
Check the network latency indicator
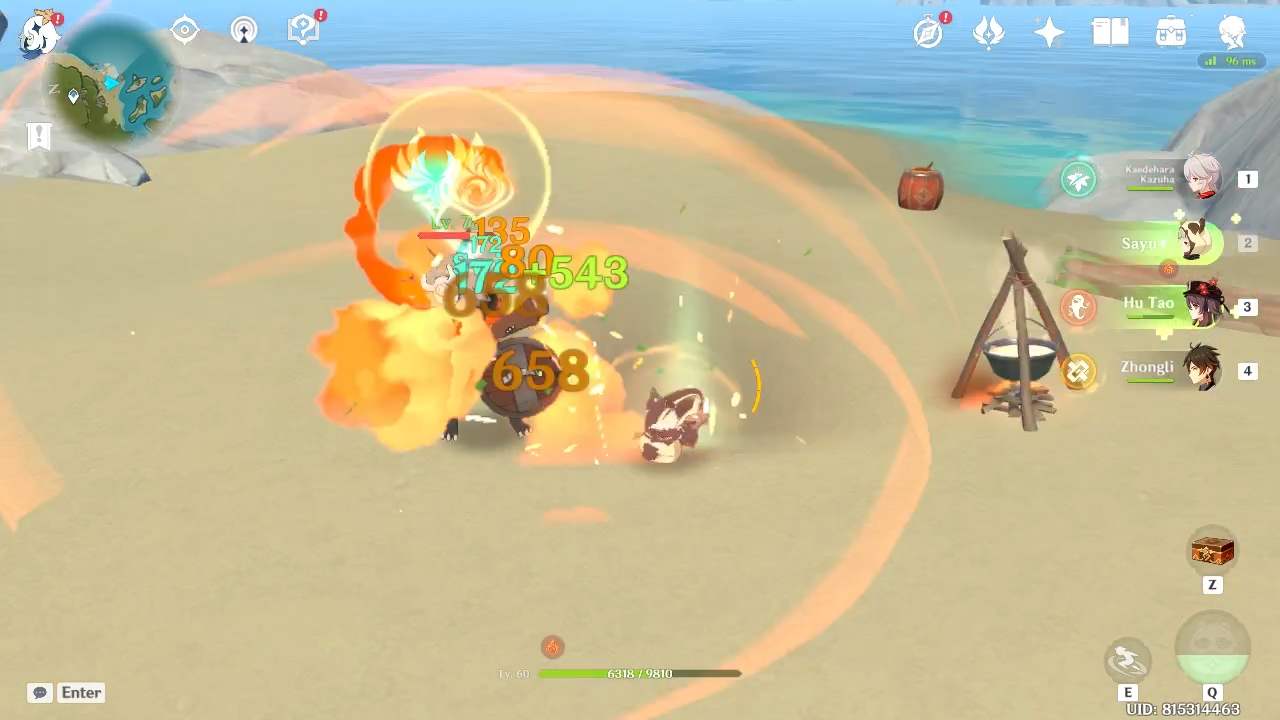click(x=1232, y=60)
